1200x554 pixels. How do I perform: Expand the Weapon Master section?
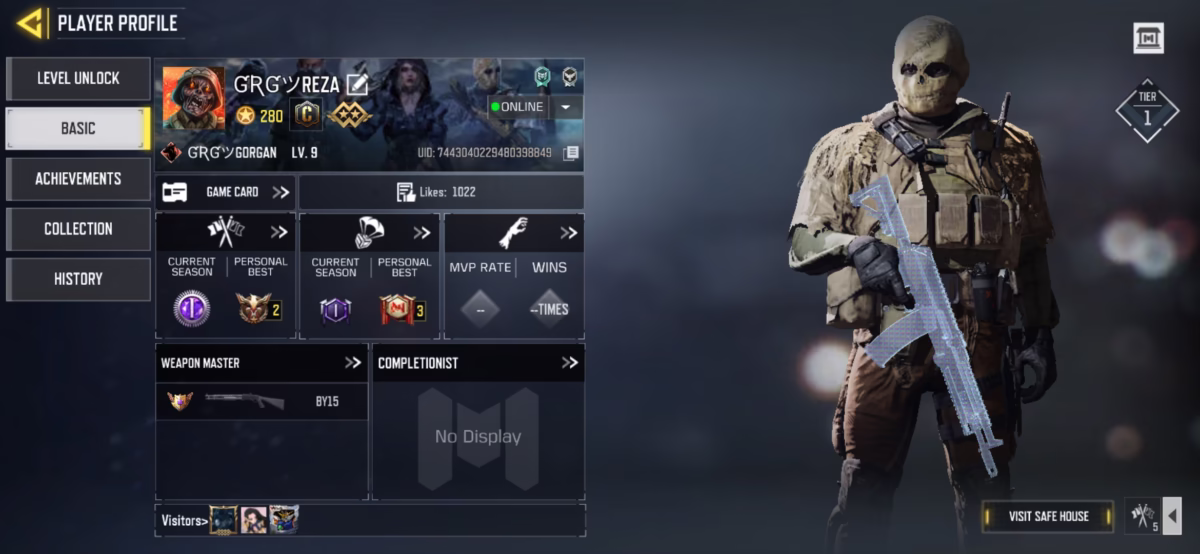[352, 363]
